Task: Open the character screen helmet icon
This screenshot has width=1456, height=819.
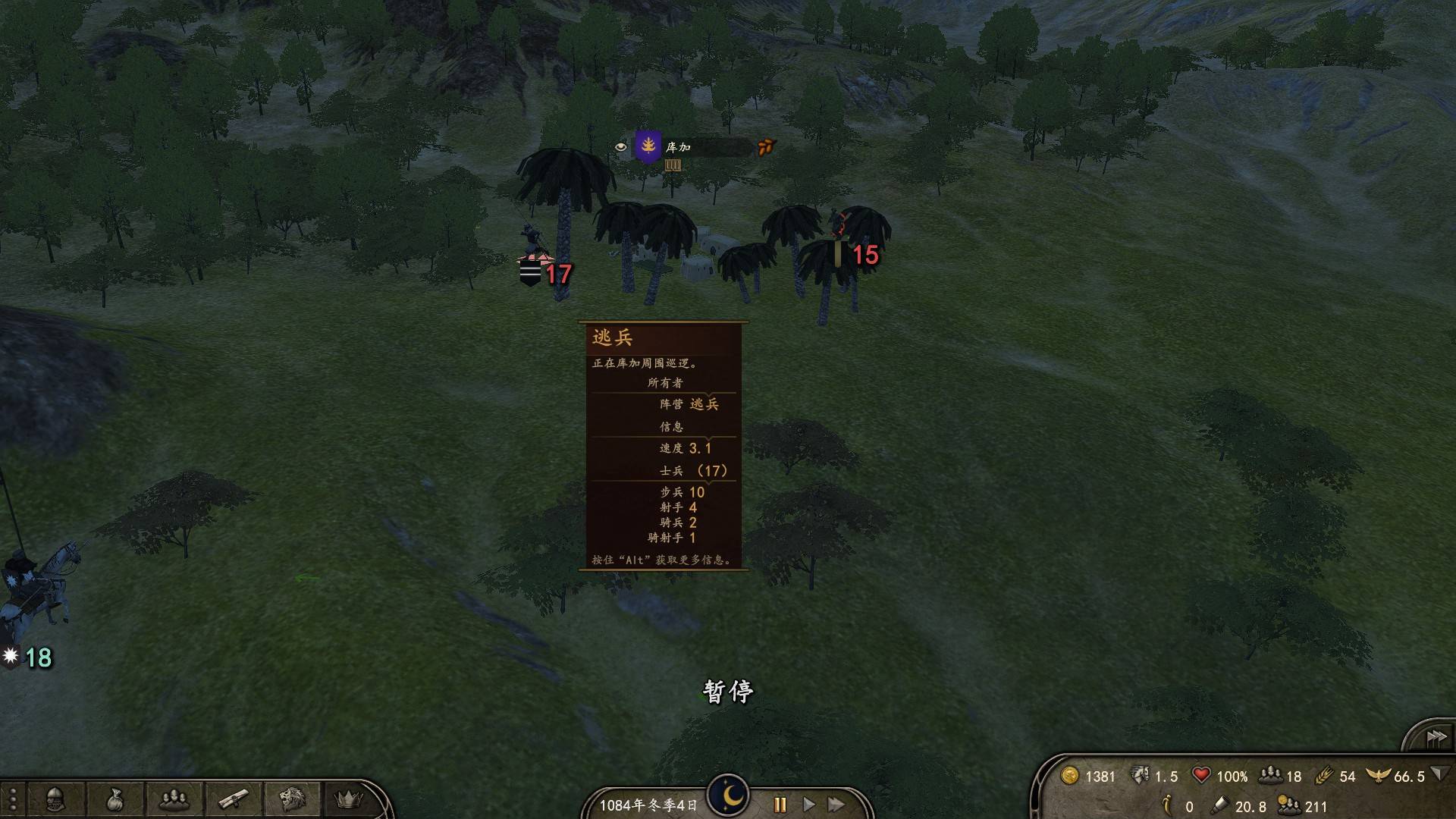Action: tap(55, 799)
